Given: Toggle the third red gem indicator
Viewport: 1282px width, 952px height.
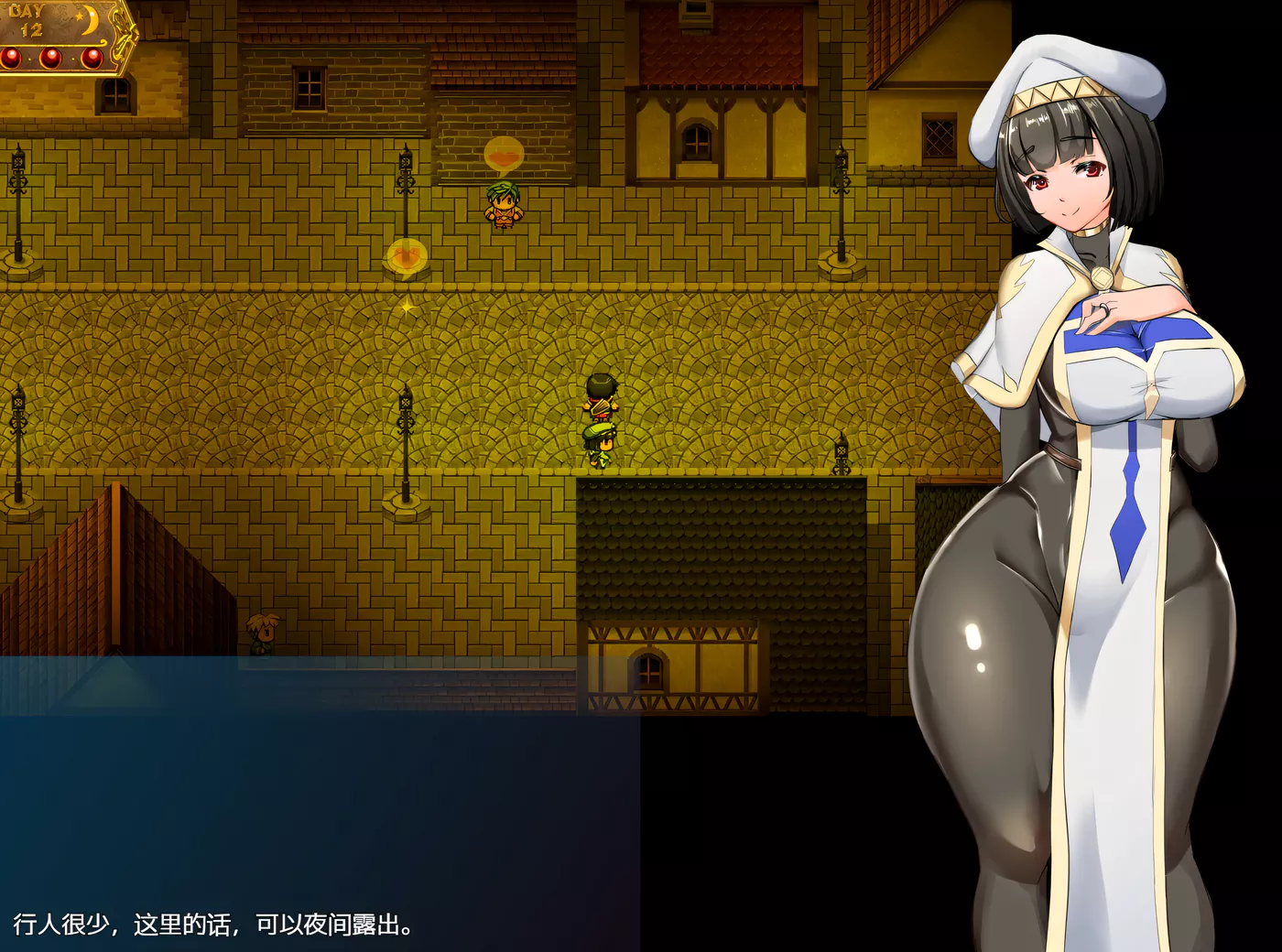Looking at the screenshot, I should [x=92, y=58].
